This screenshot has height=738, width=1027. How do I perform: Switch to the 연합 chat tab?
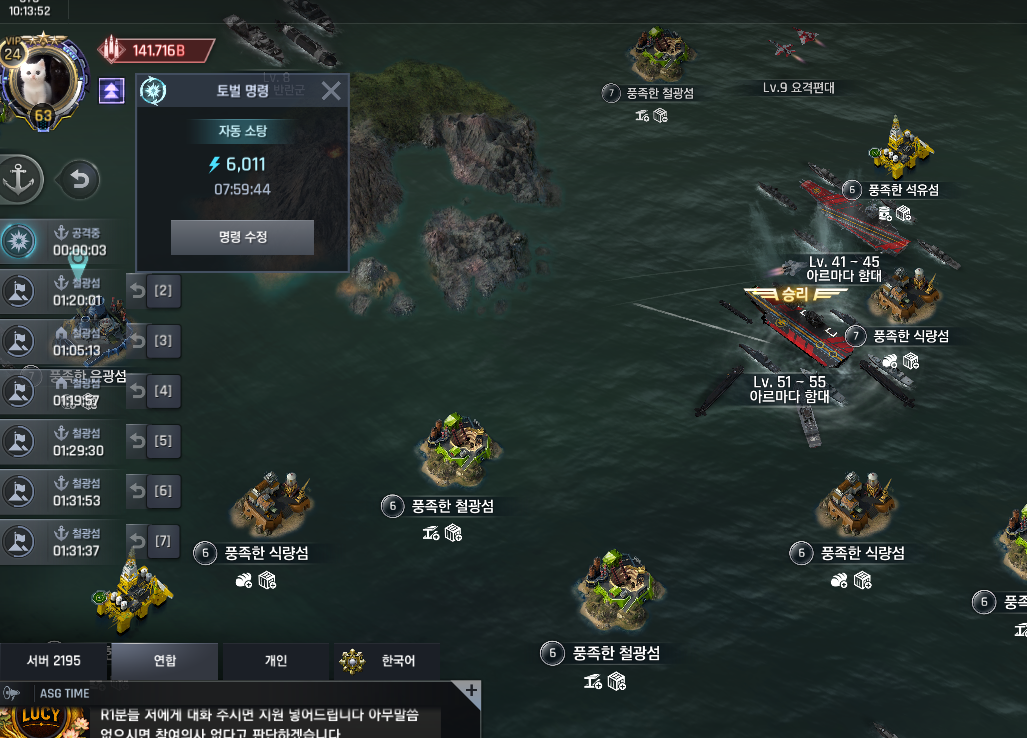164,661
